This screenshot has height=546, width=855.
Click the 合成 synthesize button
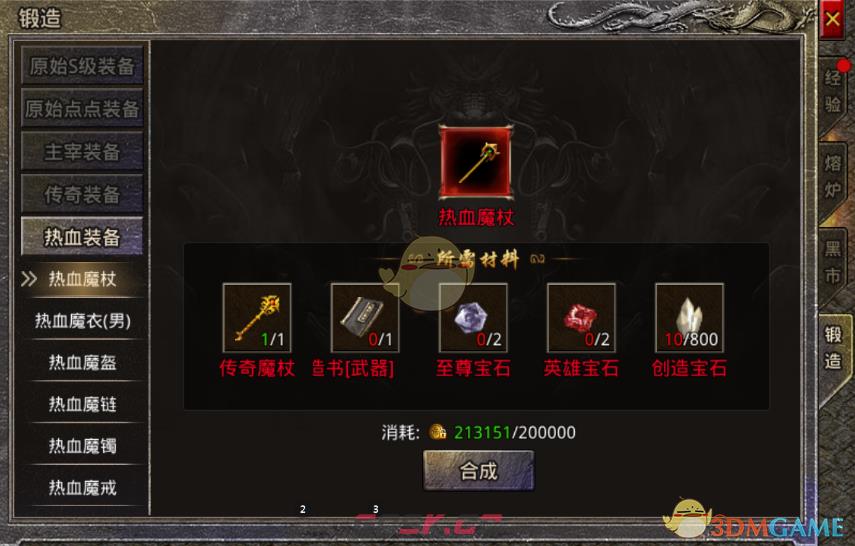pyautogui.click(x=478, y=470)
